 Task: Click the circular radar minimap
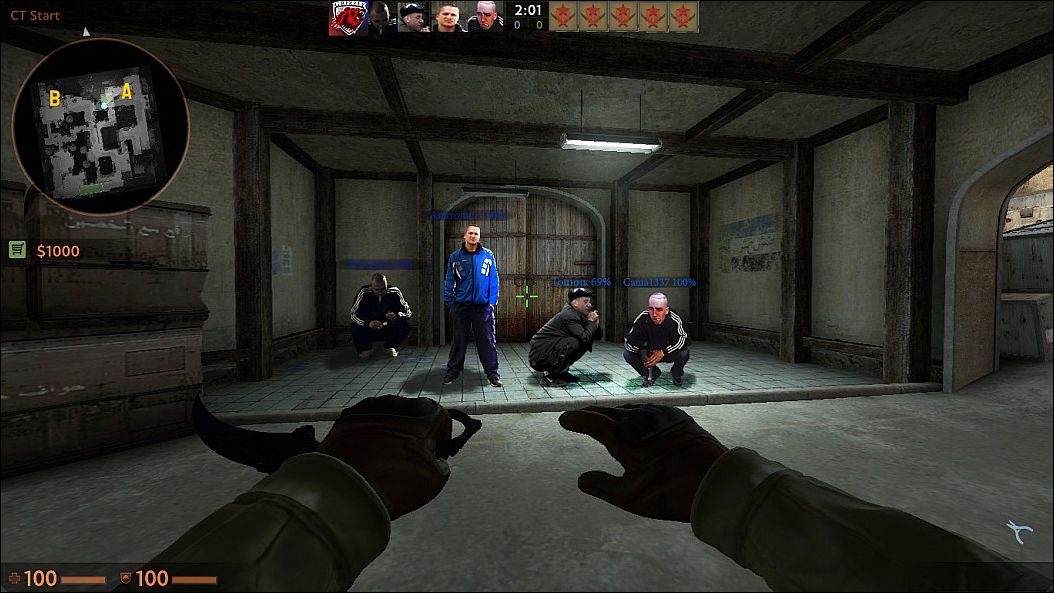point(100,126)
